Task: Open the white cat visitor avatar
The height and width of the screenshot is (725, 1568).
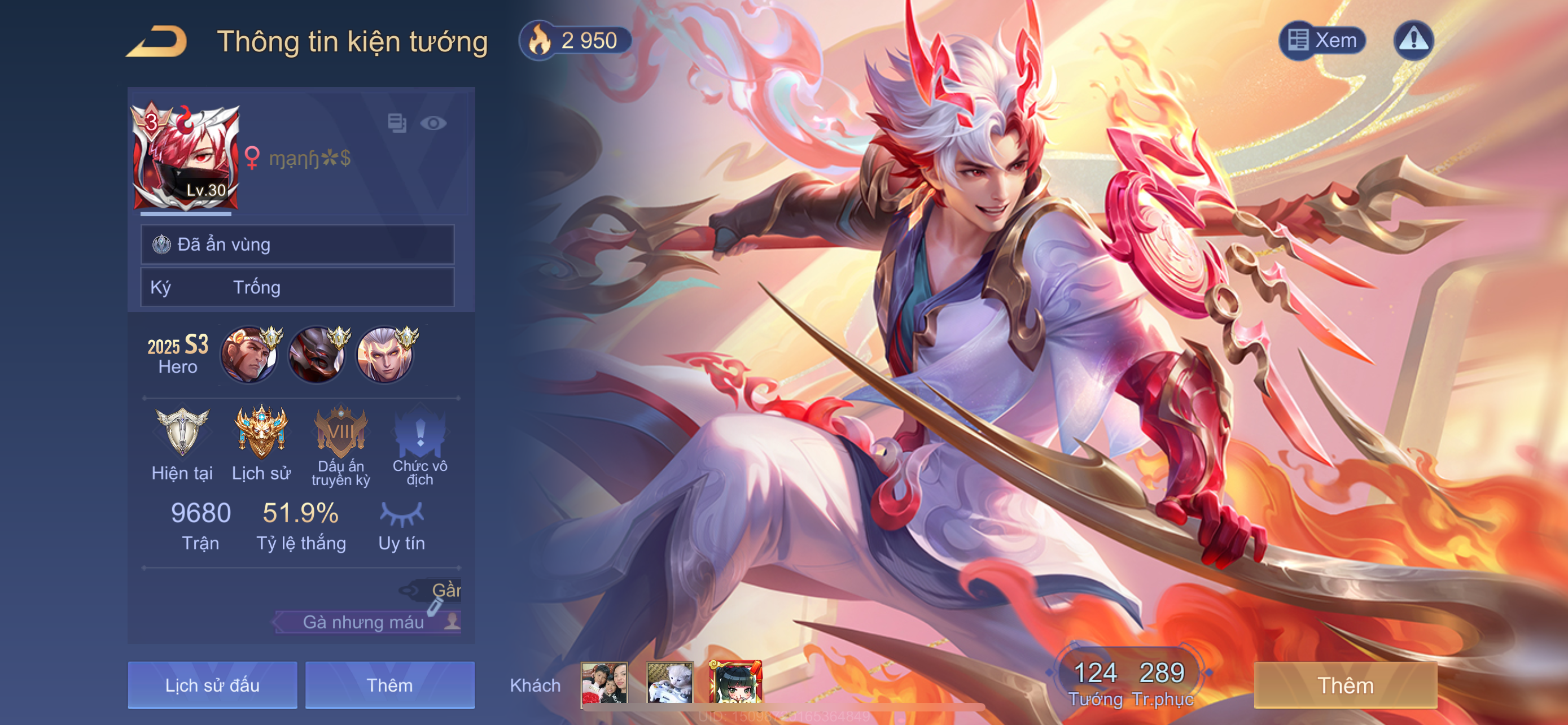Action: [x=669, y=683]
